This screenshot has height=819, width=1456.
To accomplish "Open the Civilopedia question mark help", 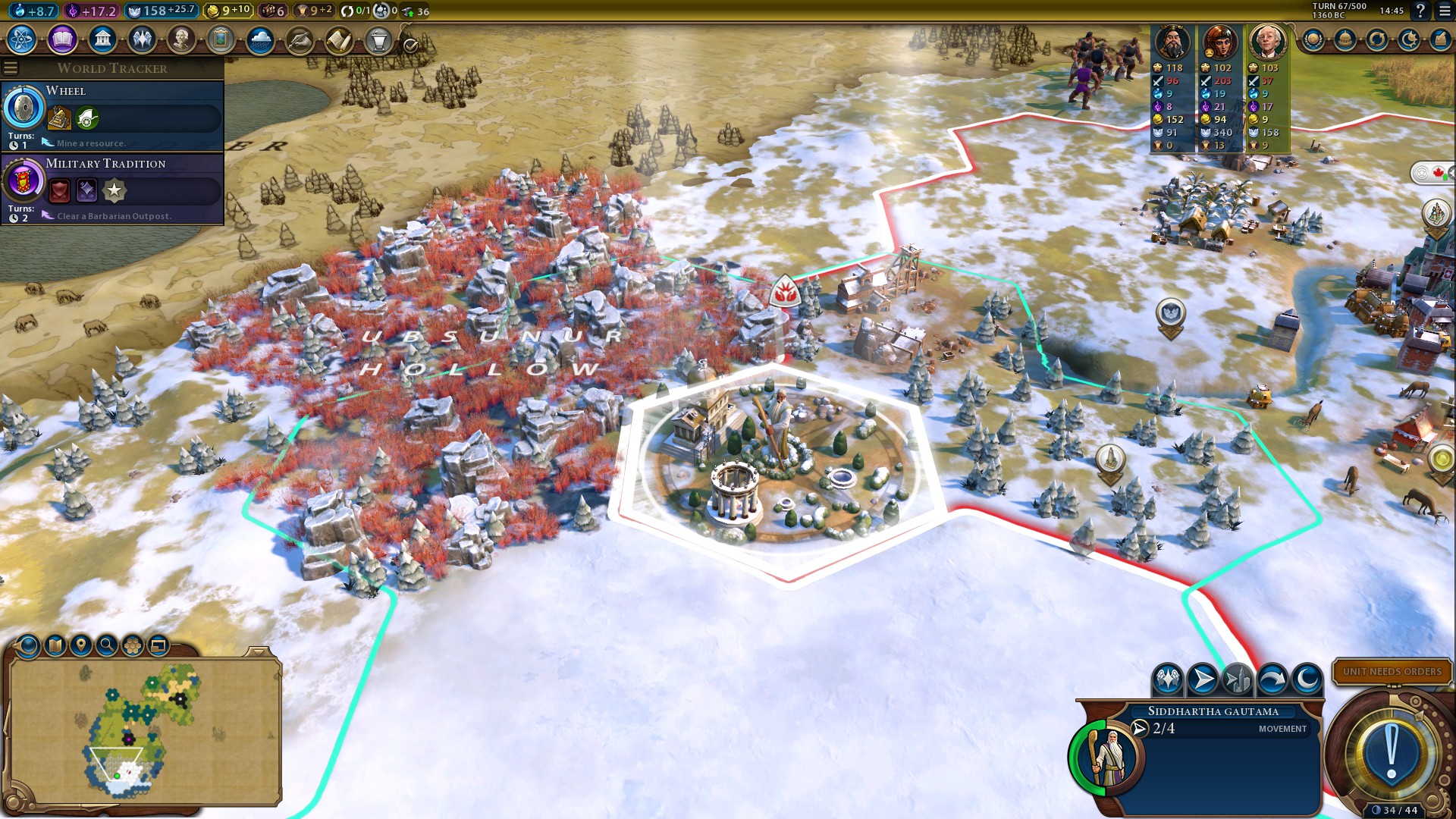I will click(x=1420, y=11).
